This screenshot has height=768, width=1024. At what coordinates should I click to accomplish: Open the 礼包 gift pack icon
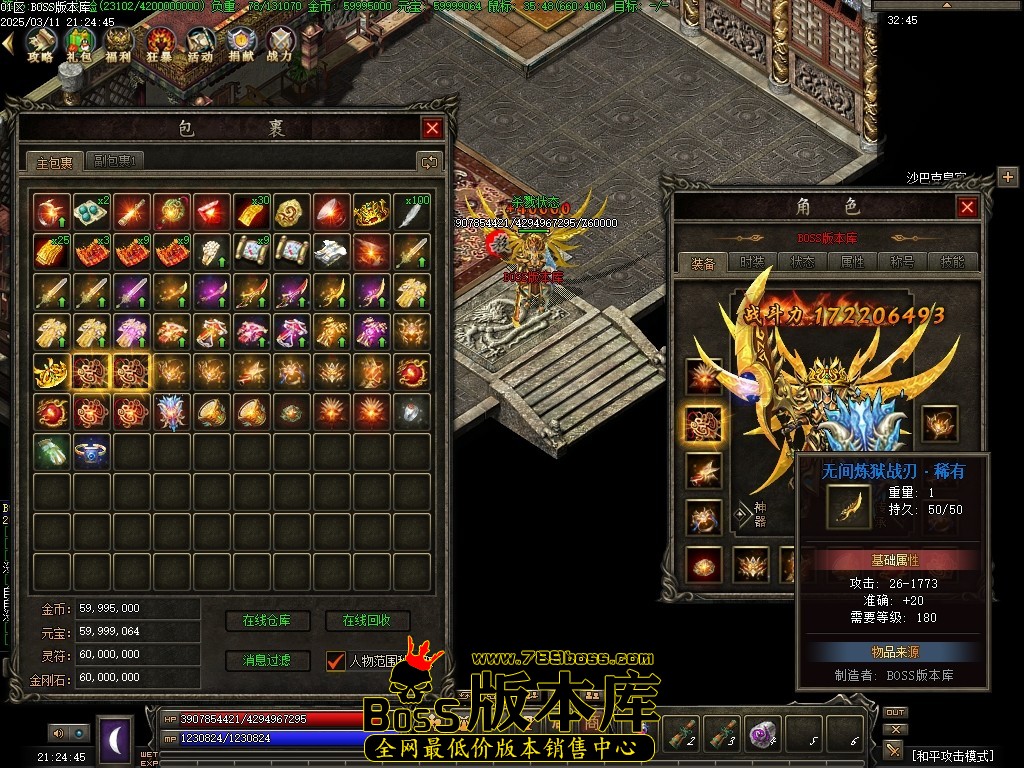[x=80, y=42]
